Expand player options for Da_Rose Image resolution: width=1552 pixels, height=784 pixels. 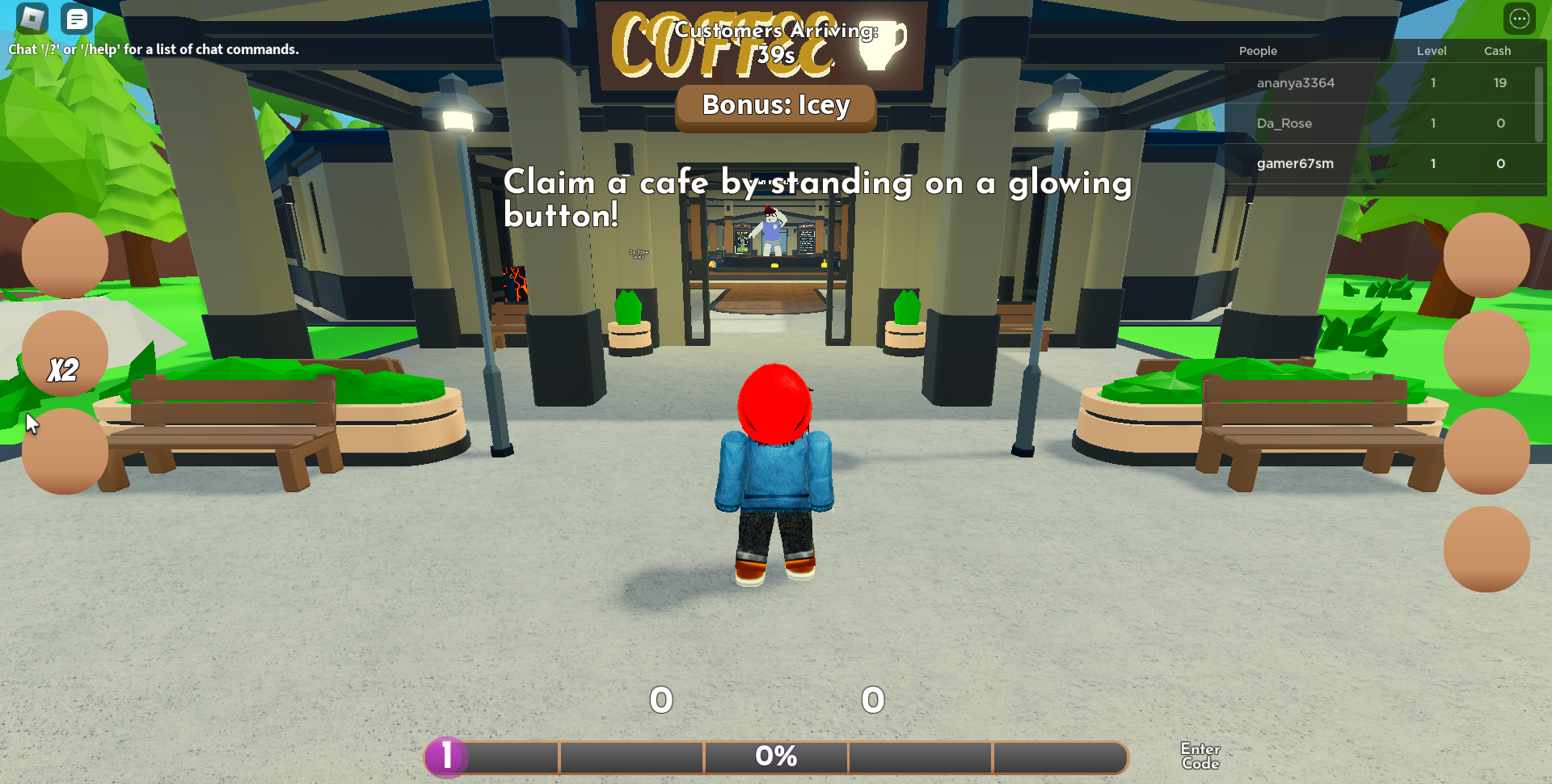pos(1284,123)
